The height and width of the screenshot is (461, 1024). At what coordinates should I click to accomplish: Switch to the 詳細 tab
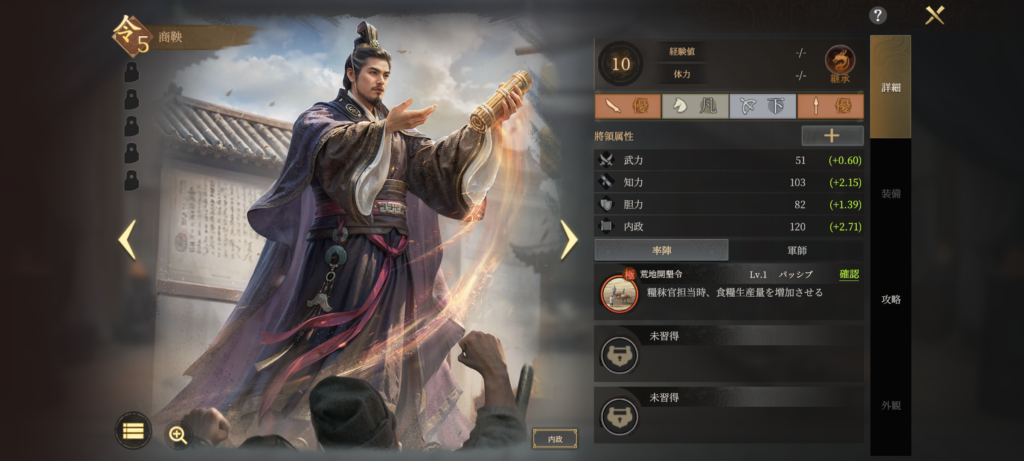point(890,87)
